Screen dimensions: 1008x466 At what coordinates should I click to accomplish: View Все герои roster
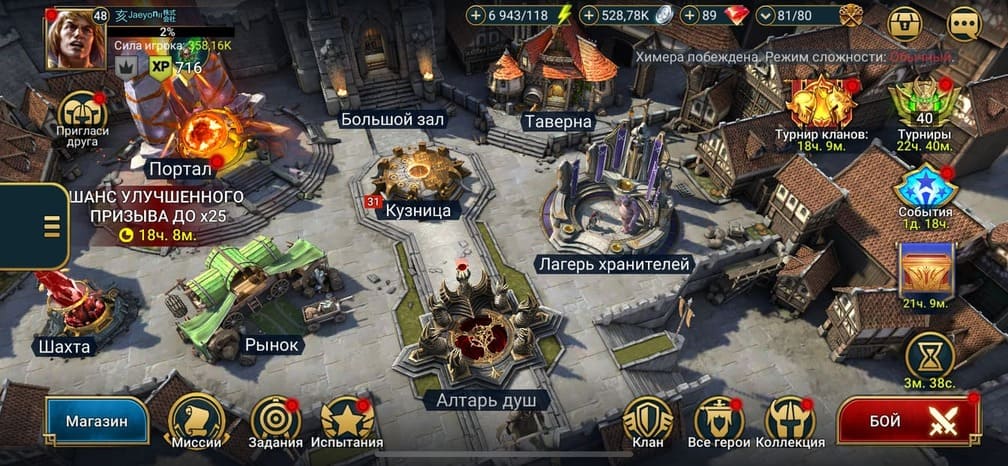718,418
